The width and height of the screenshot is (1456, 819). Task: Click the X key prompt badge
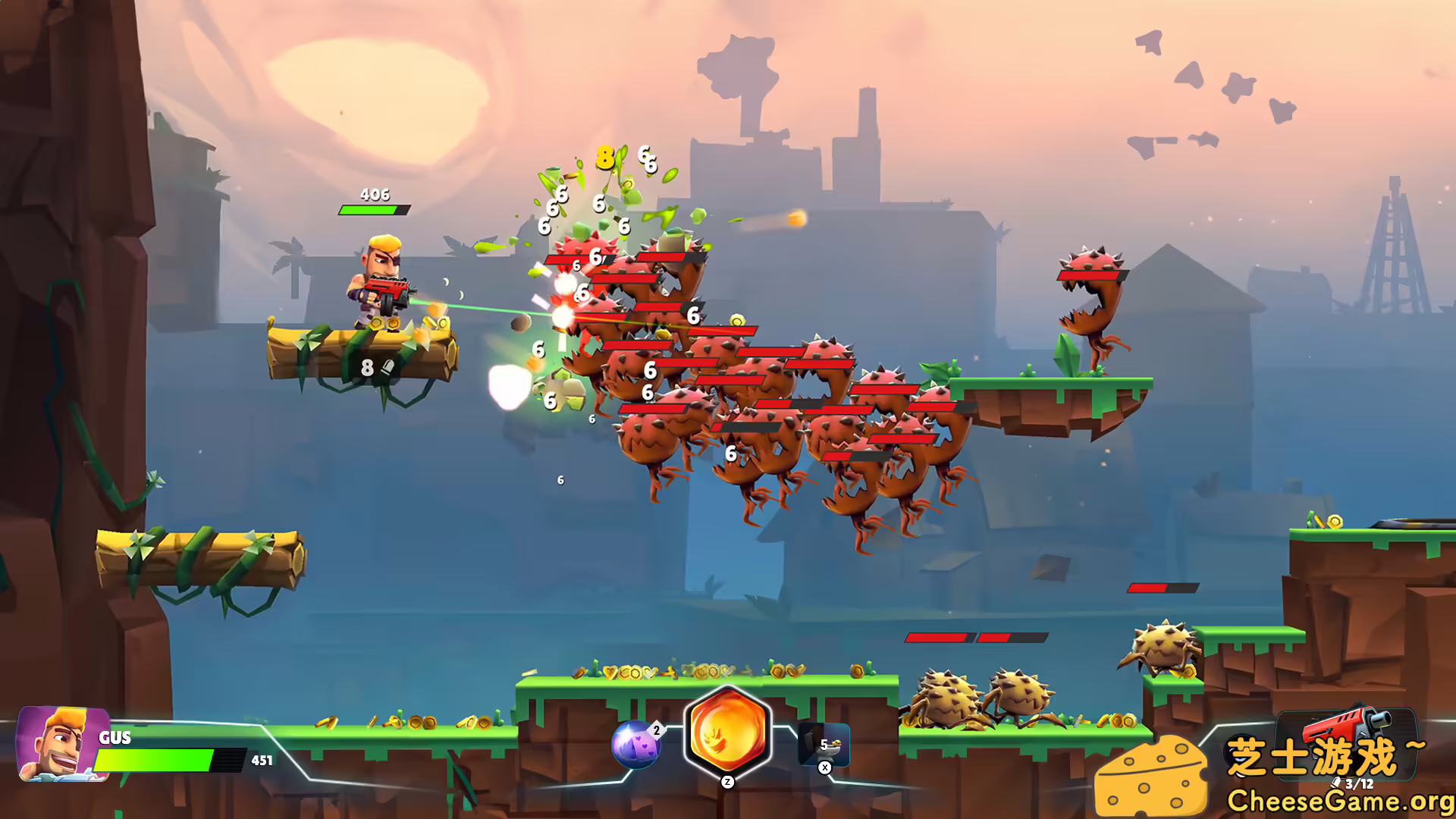click(x=824, y=769)
